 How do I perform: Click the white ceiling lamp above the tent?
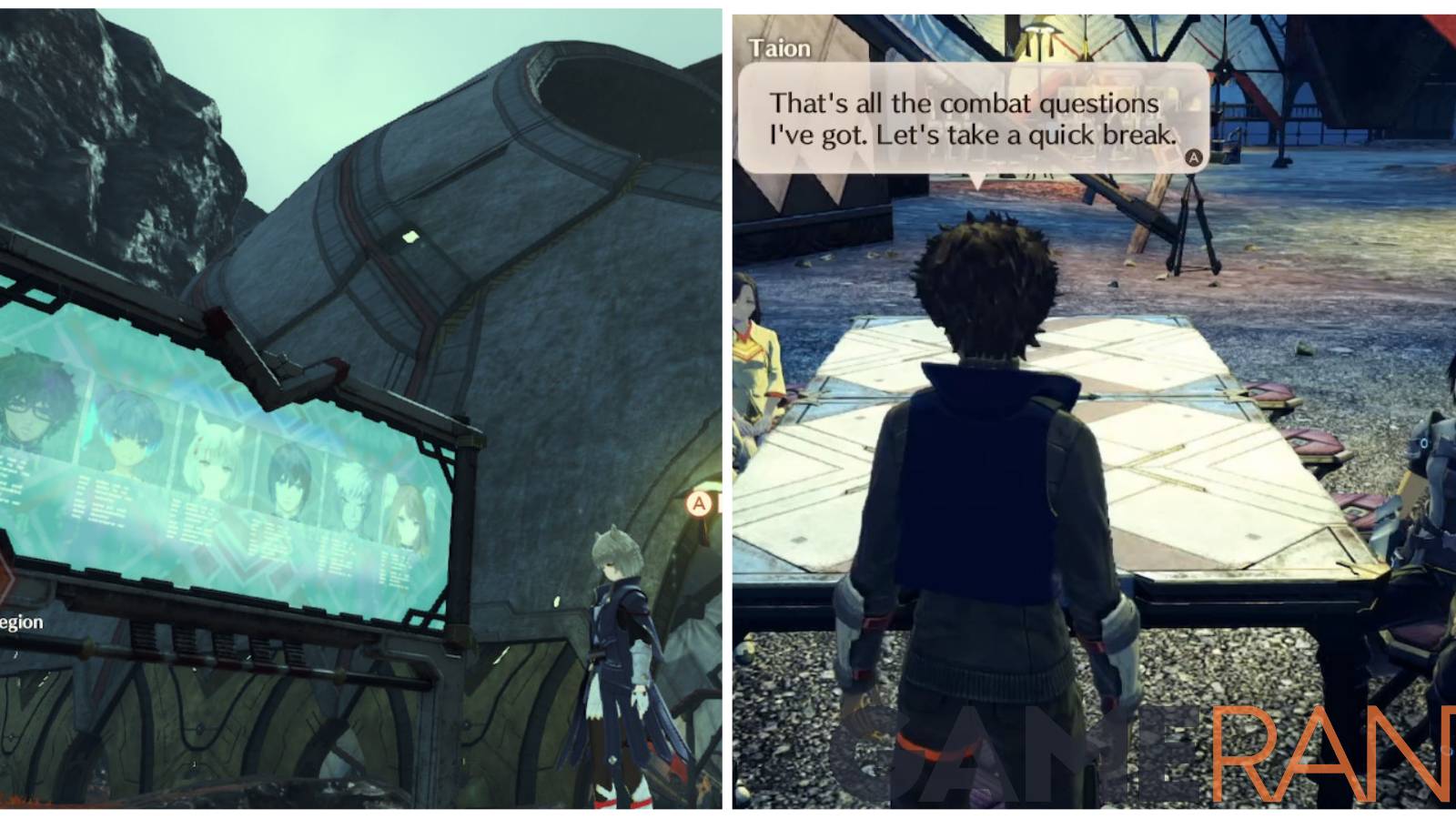[1040, 32]
